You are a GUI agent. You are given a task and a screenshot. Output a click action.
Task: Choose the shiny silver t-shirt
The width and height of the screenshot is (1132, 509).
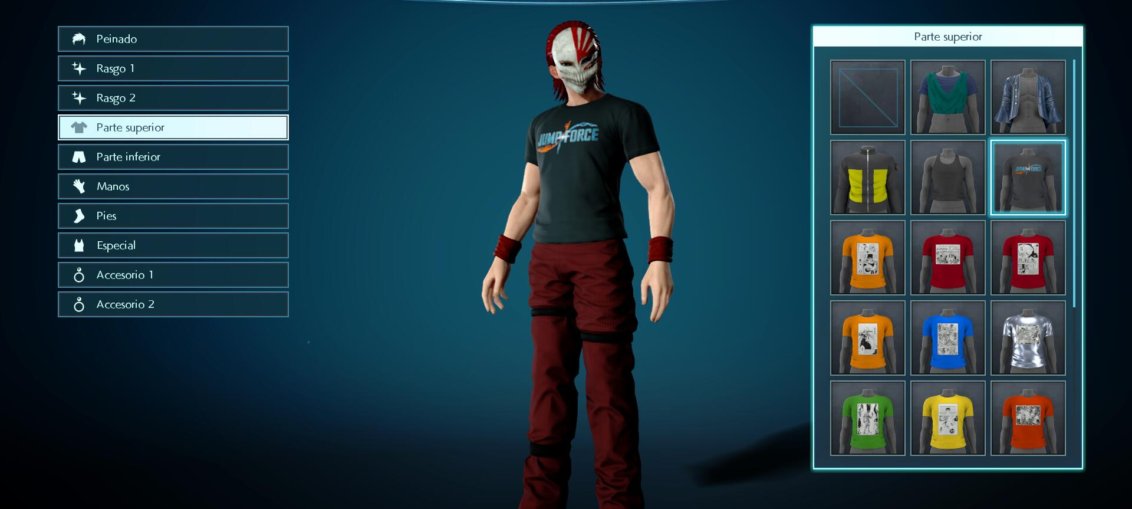click(1028, 337)
